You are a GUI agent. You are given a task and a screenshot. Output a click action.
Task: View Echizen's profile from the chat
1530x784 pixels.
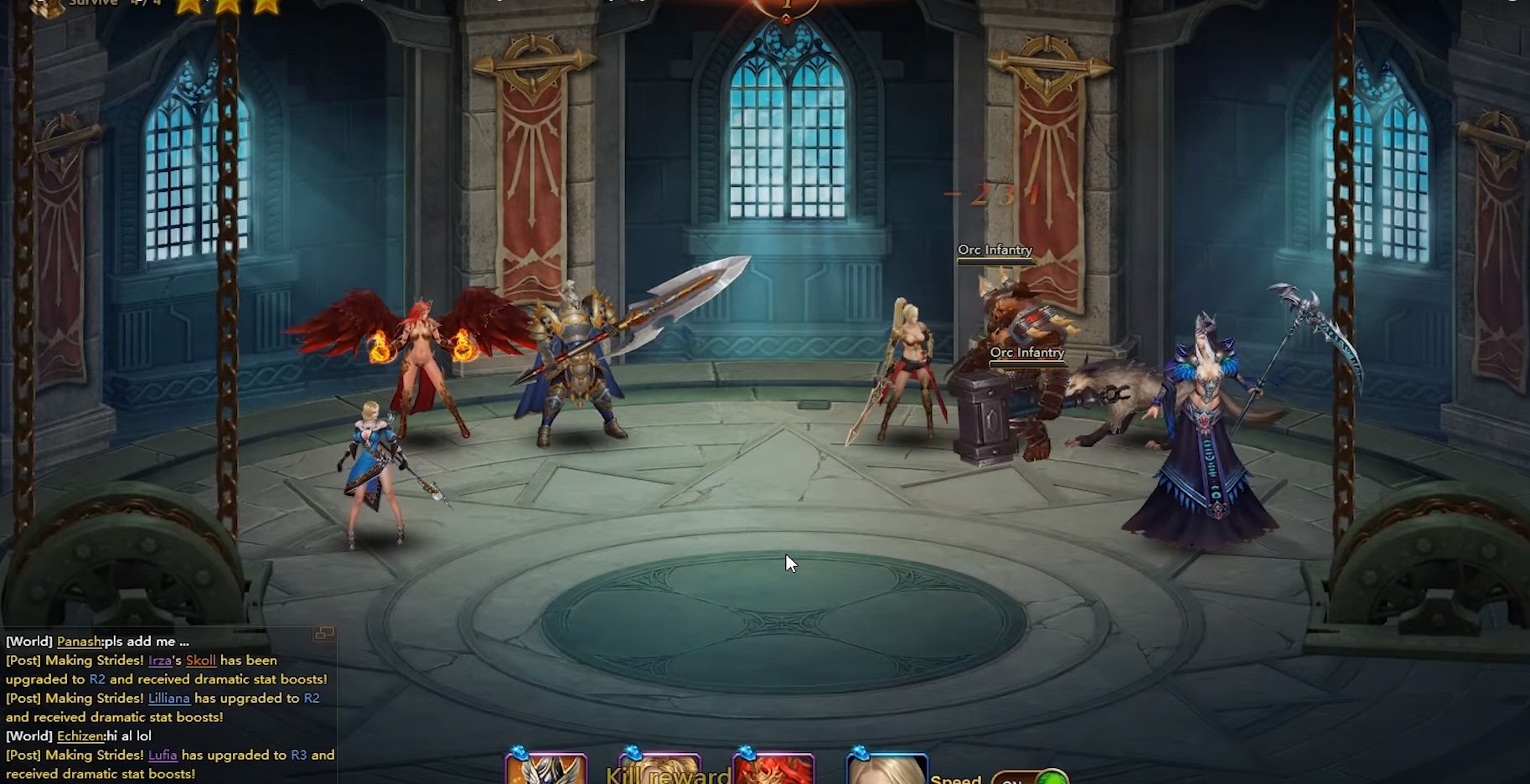point(80,736)
